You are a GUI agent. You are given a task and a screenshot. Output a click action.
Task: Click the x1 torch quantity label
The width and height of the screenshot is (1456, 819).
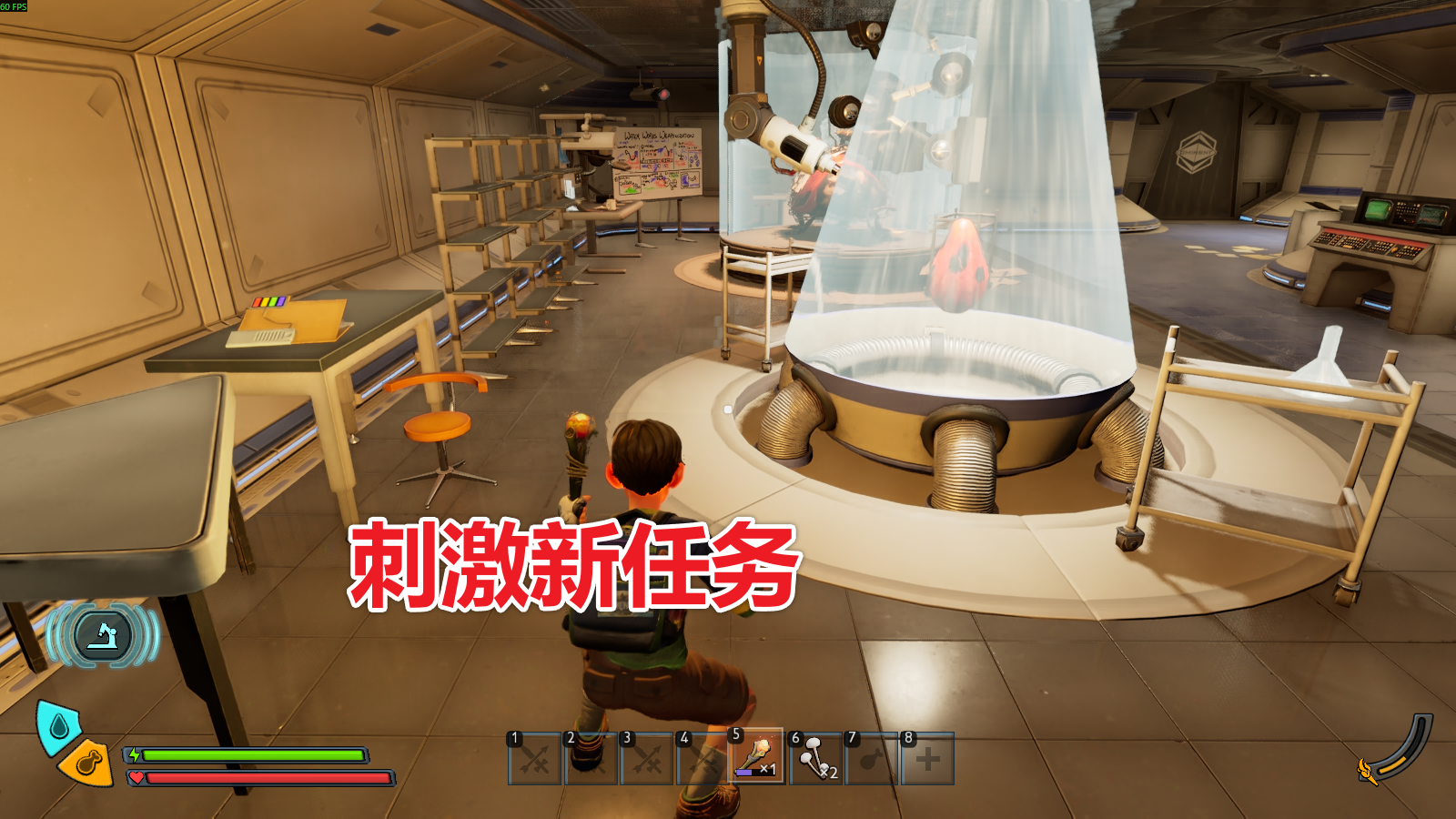(767, 769)
